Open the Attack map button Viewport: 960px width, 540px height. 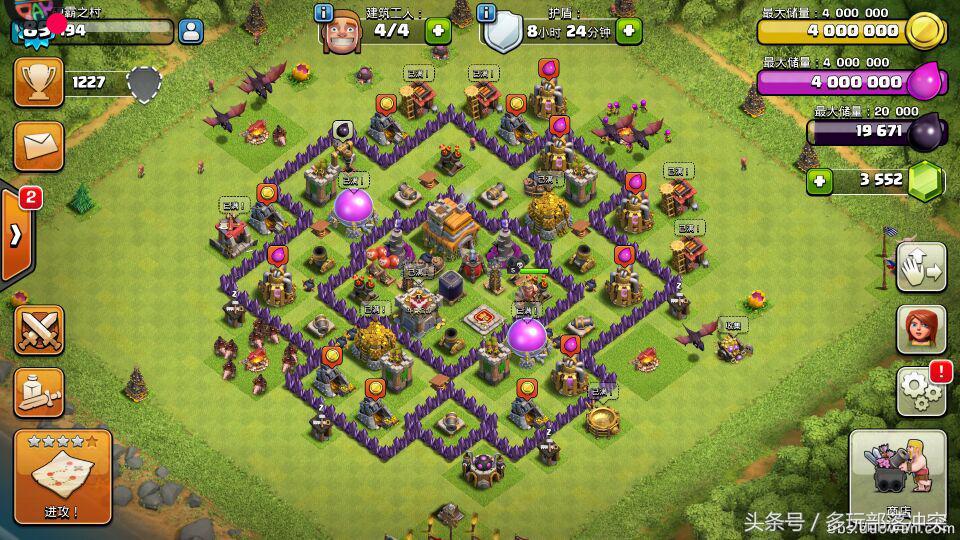pos(62,477)
